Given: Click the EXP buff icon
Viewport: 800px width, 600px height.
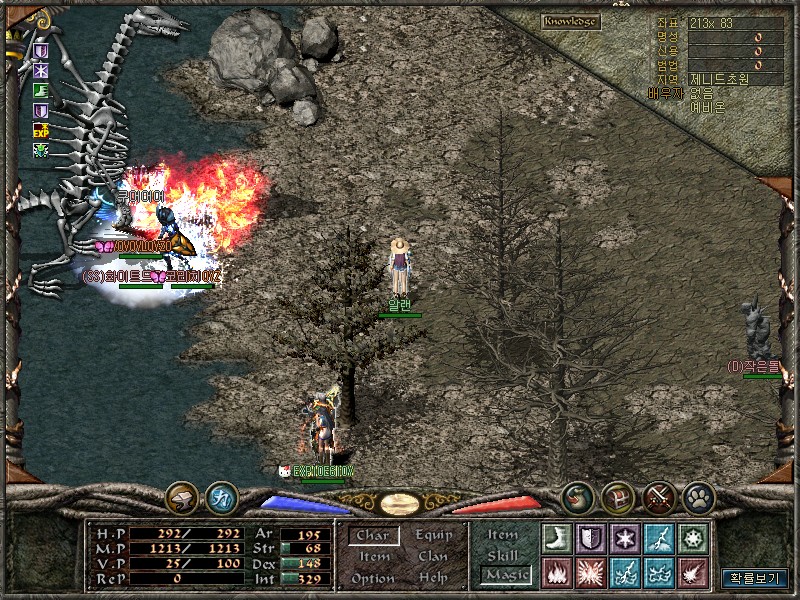Looking at the screenshot, I should (x=41, y=131).
